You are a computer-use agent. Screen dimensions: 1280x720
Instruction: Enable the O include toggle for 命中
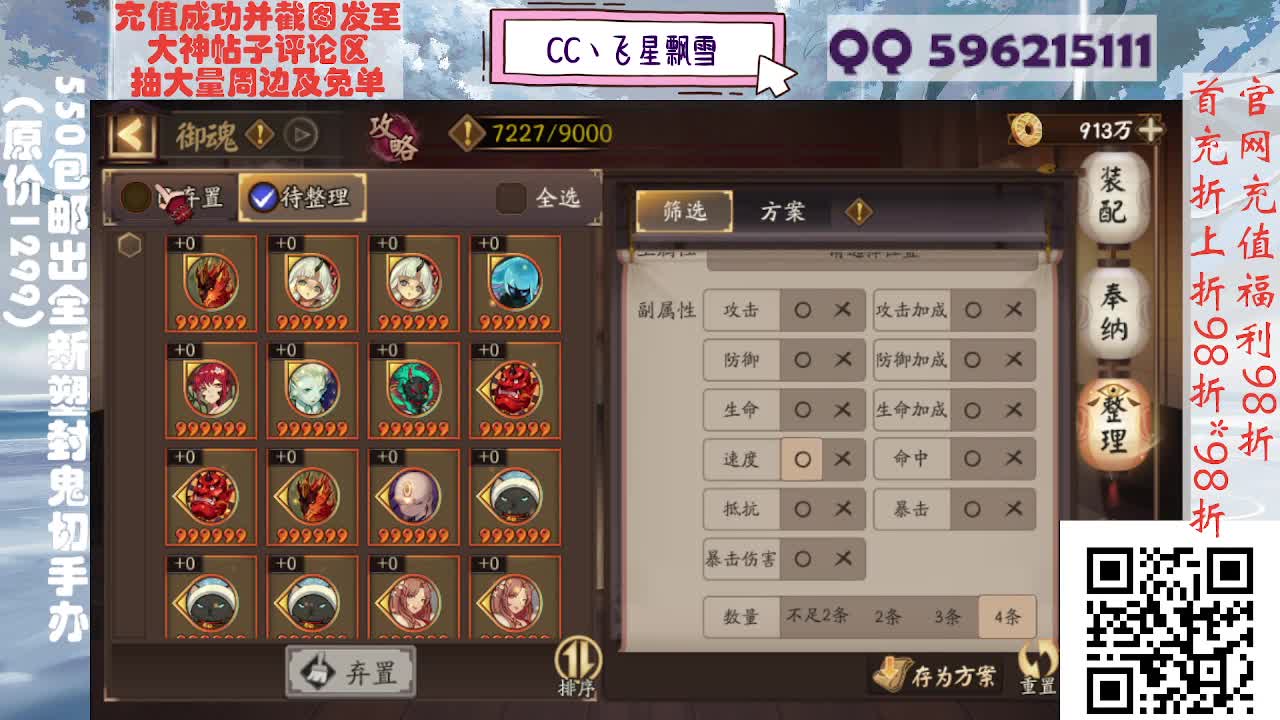972,459
